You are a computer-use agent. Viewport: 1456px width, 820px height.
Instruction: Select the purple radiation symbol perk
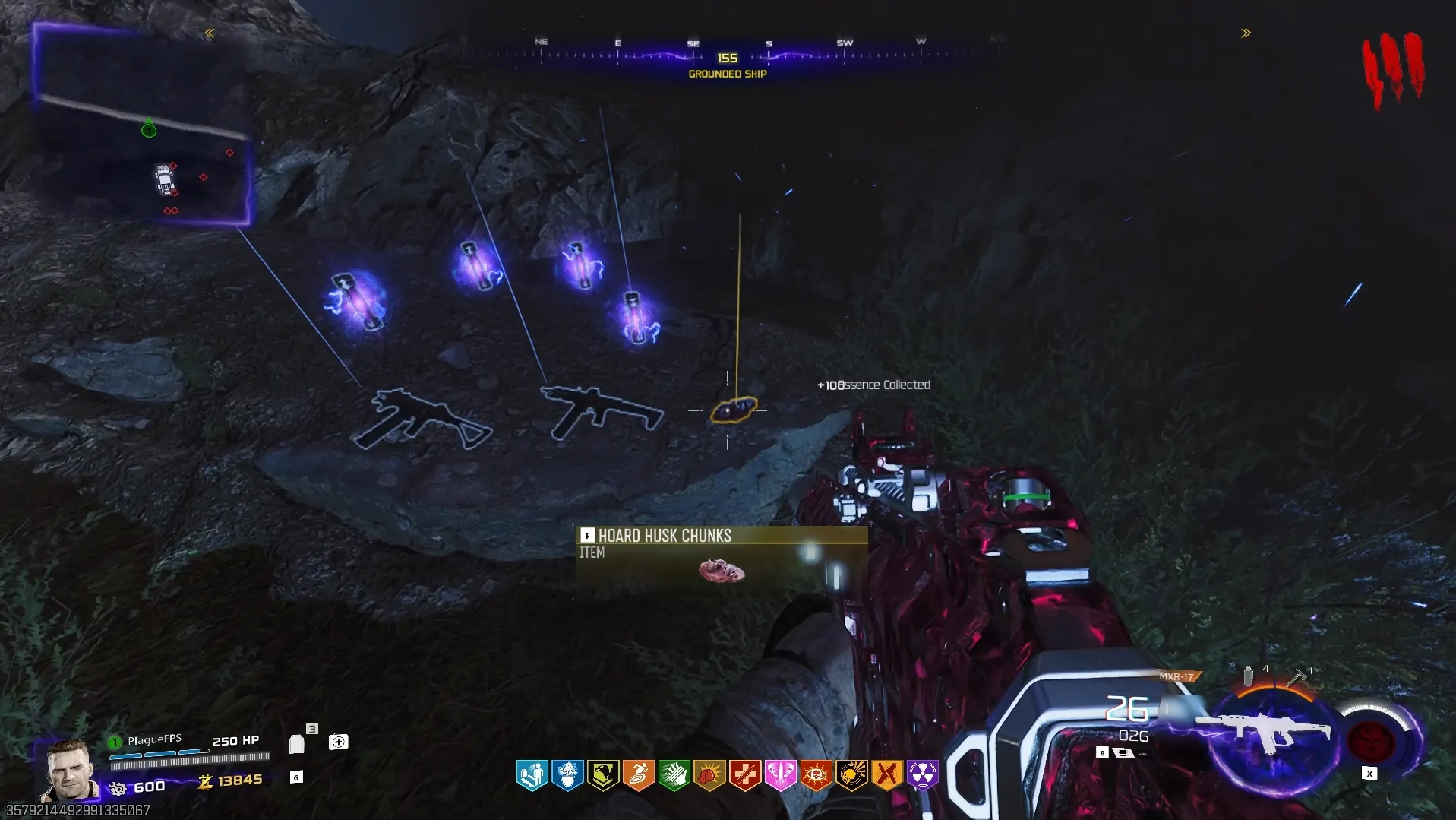[x=922, y=775]
